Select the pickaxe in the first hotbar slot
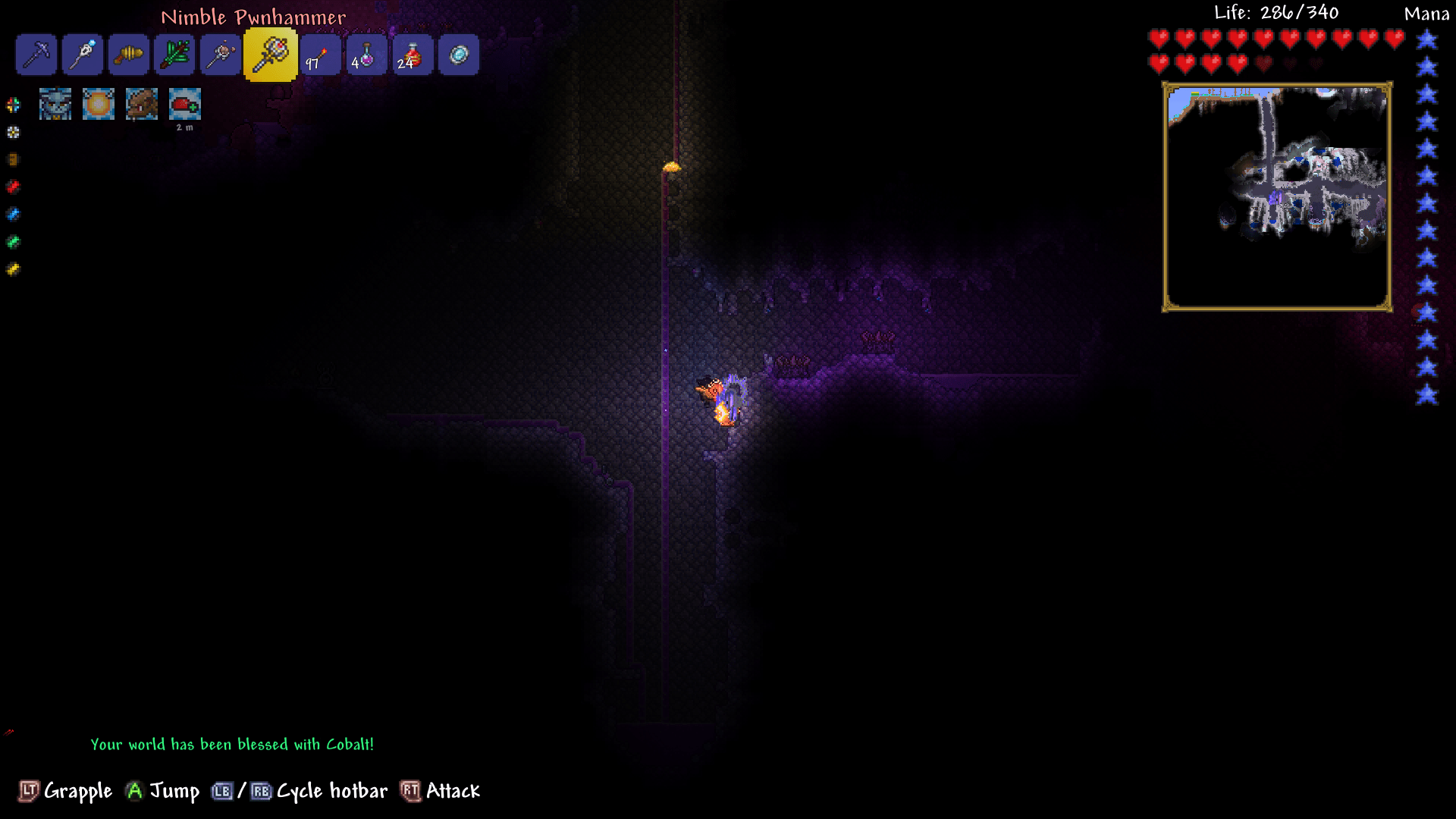 click(x=36, y=55)
